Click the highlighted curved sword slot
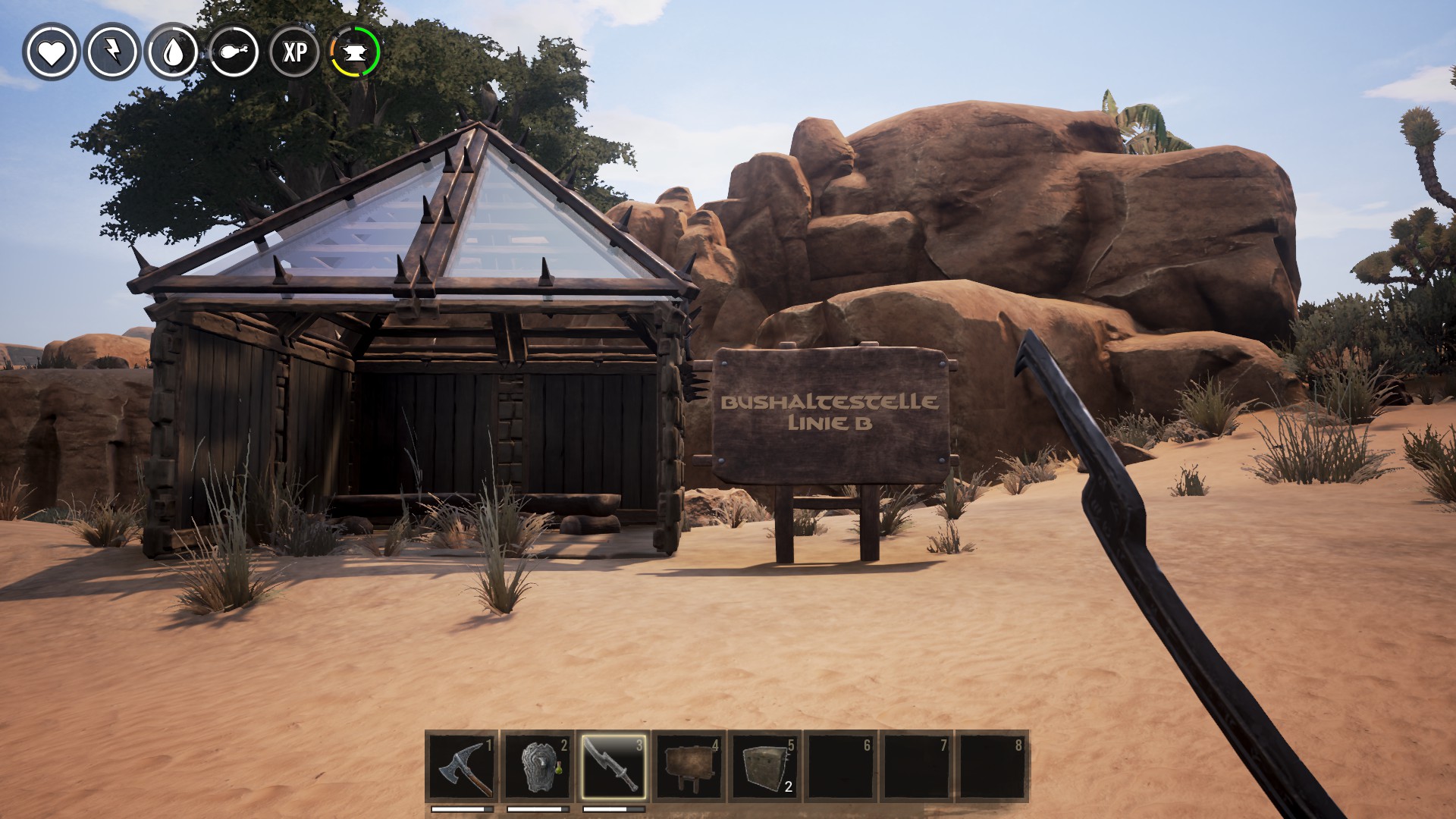The image size is (1456, 819). (613, 767)
